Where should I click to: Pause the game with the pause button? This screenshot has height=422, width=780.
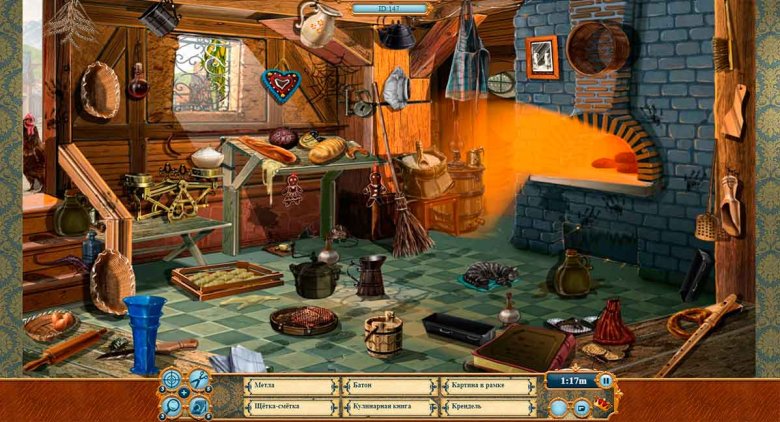point(606,381)
